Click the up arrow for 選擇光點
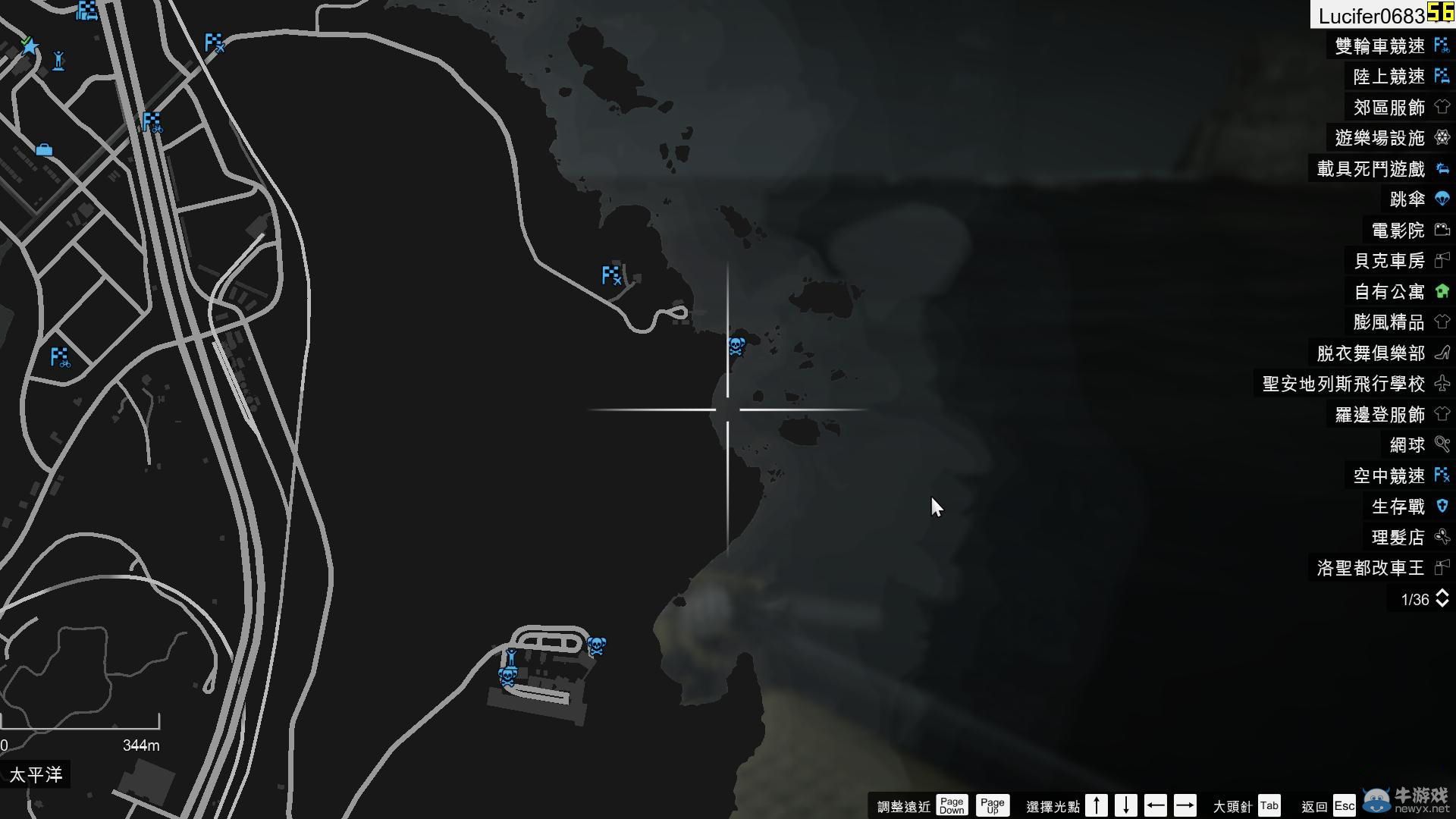1456x819 pixels. [x=1097, y=805]
